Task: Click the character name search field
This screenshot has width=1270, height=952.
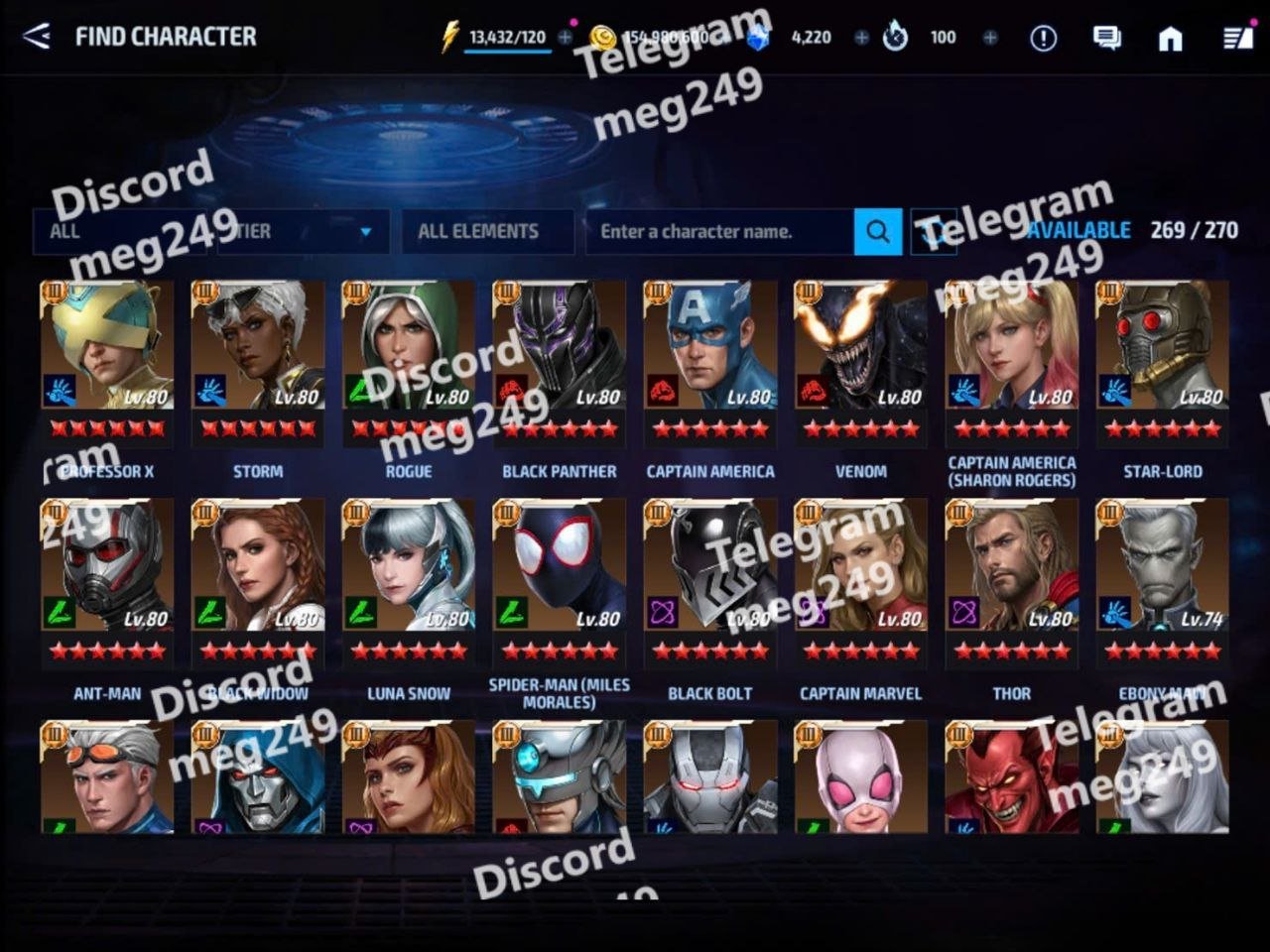Action: coord(719,231)
